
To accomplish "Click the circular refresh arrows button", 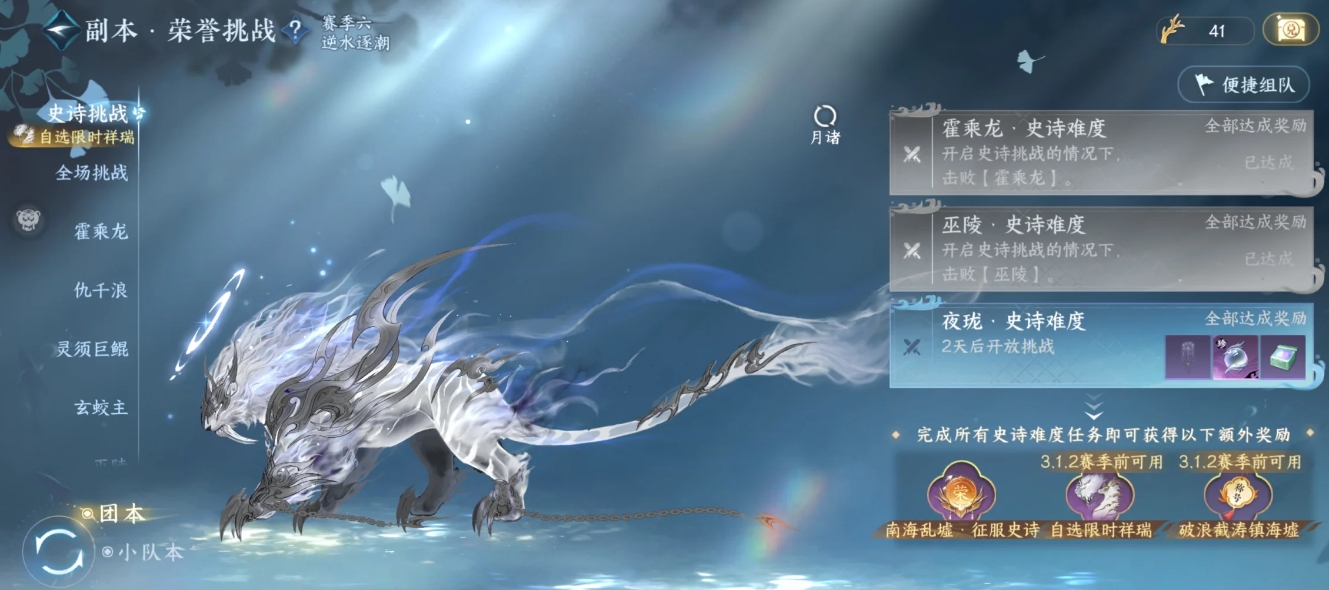I will [x=58, y=551].
